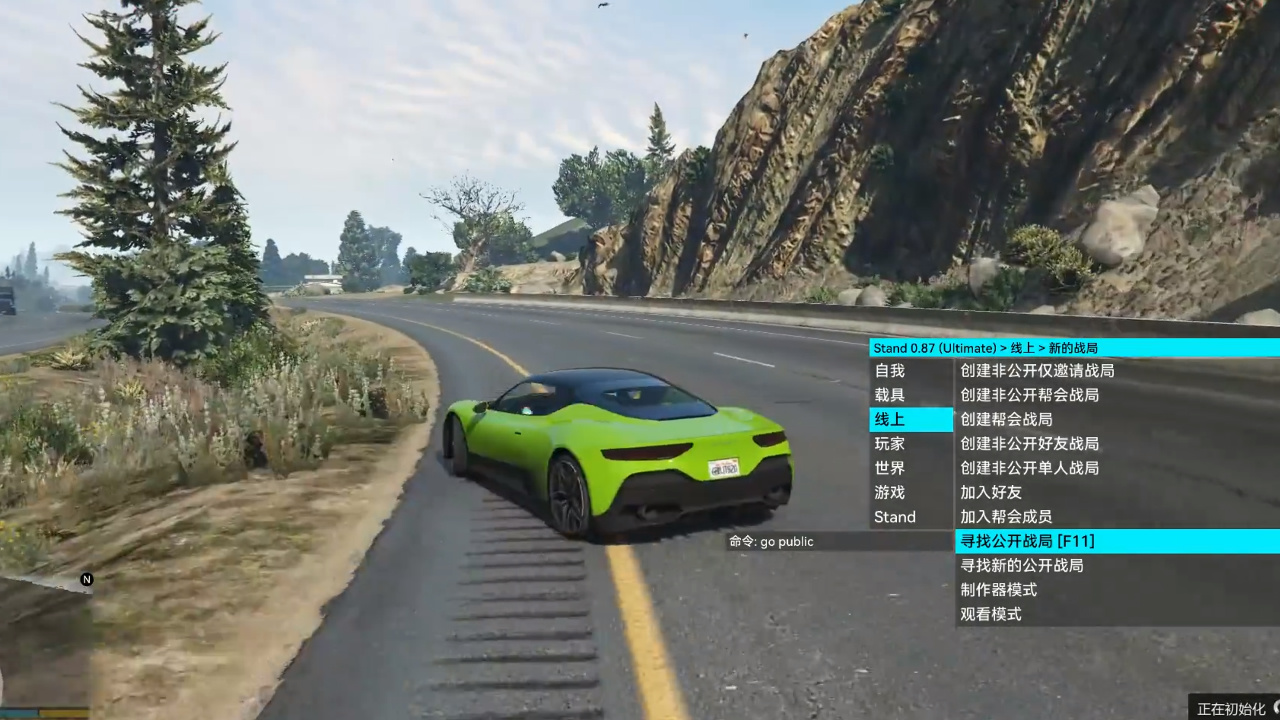Enter Creator mode (制作器模式)
1280x720 pixels.
pyautogui.click(x=997, y=589)
